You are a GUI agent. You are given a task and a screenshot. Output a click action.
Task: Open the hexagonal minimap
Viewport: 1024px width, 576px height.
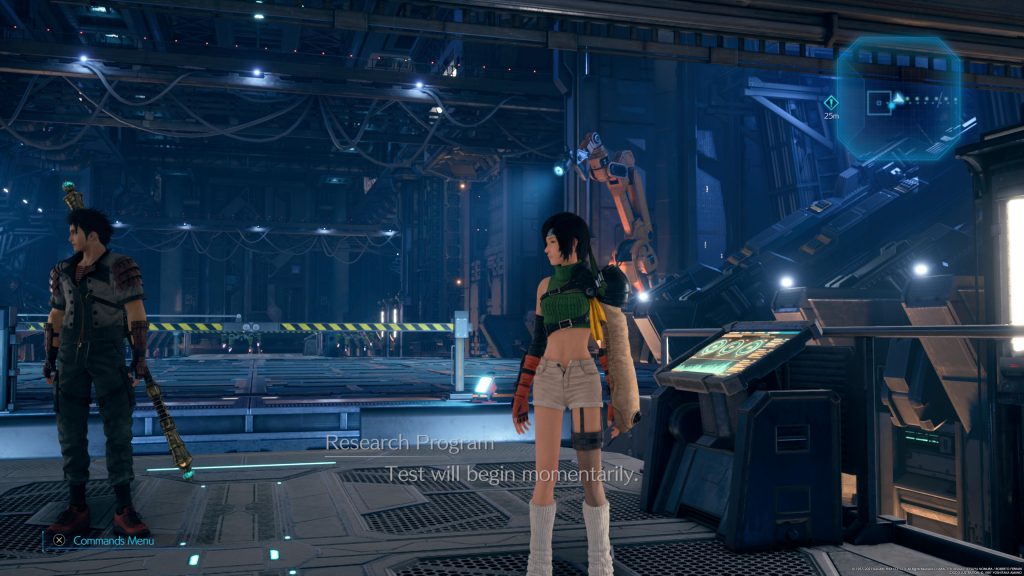point(898,99)
